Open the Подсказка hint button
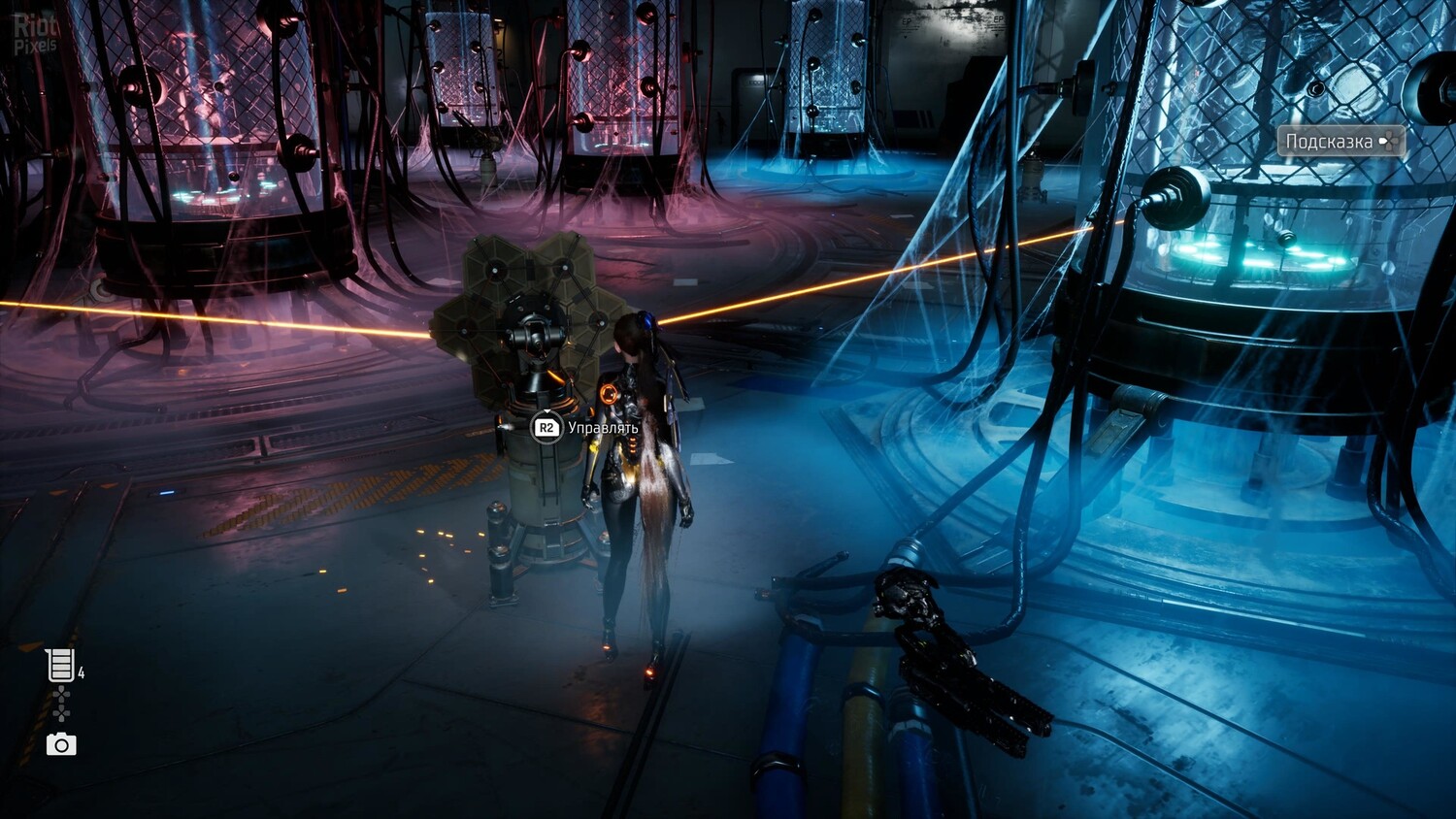Viewport: 1456px width, 819px height. pos(1340,142)
